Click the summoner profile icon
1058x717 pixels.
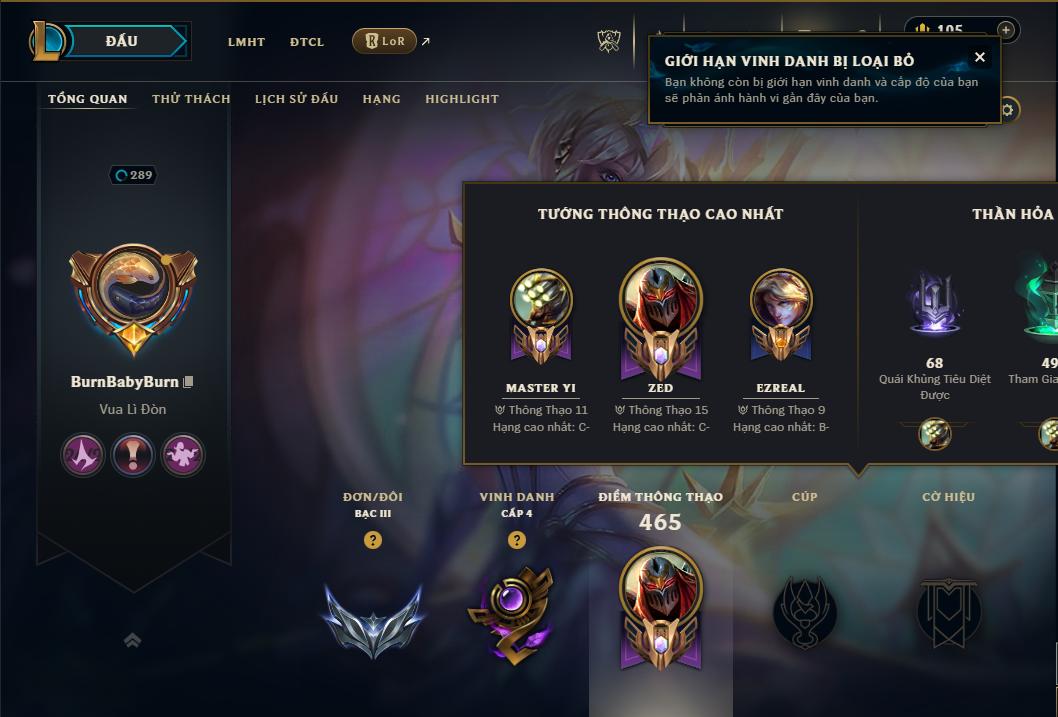tap(133, 297)
